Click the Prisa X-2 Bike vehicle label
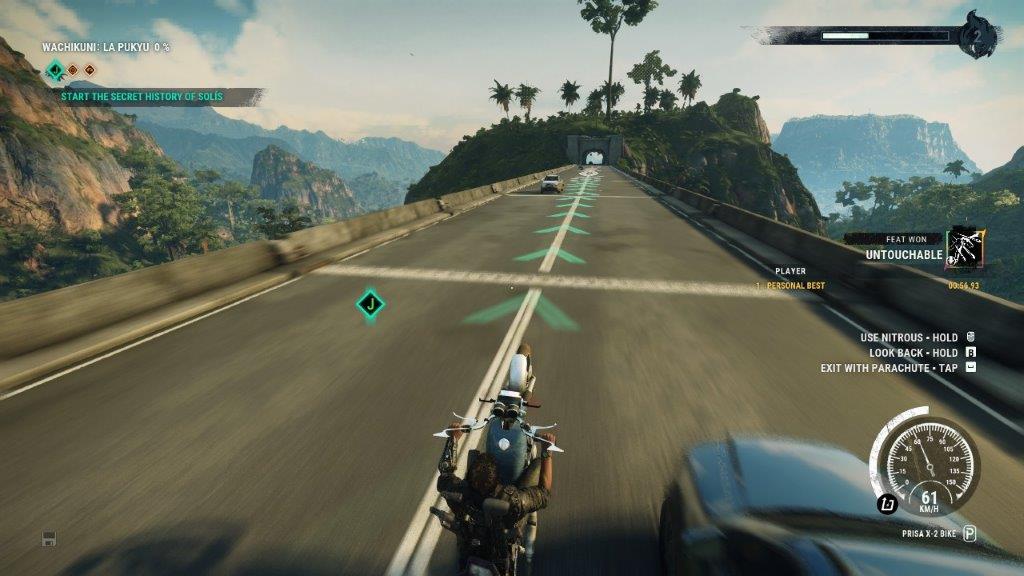This screenshot has width=1024, height=576. pyautogui.click(x=929, y=534)
